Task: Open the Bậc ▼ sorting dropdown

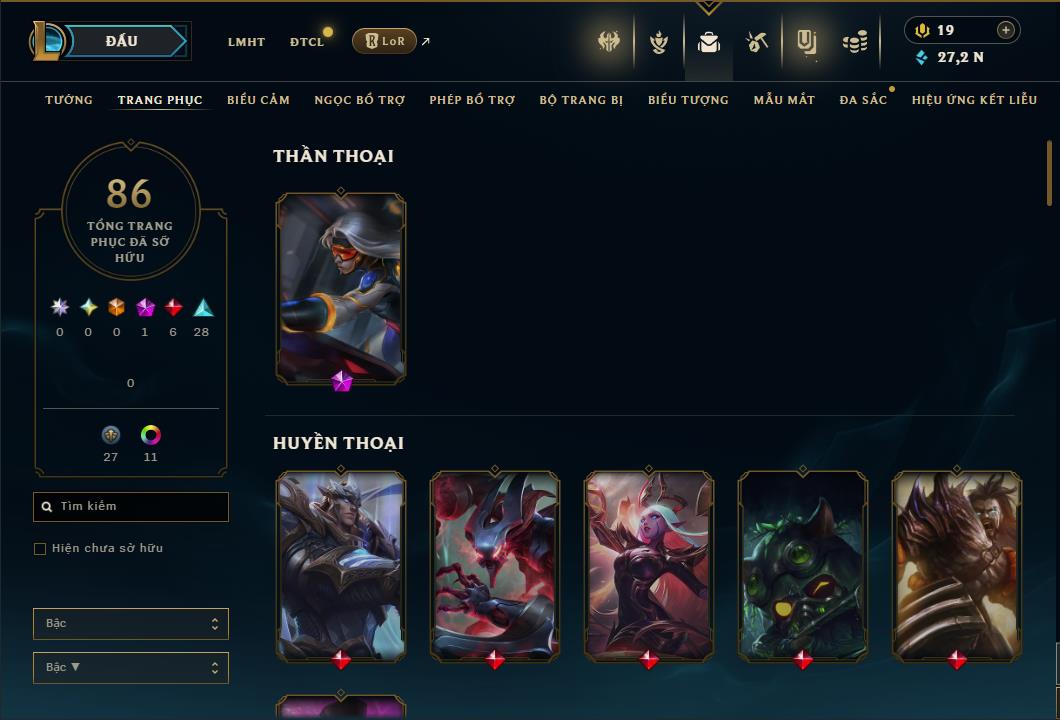Action: 131,668
